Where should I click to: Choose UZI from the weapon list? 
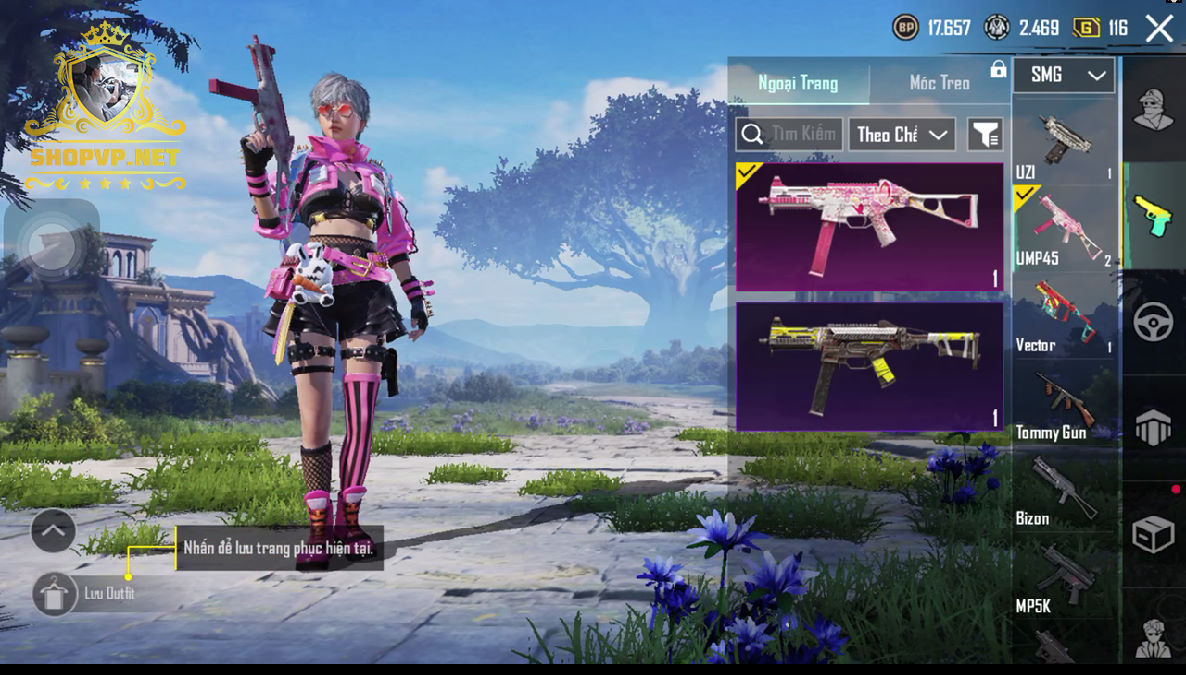[x=1064, y=143]
